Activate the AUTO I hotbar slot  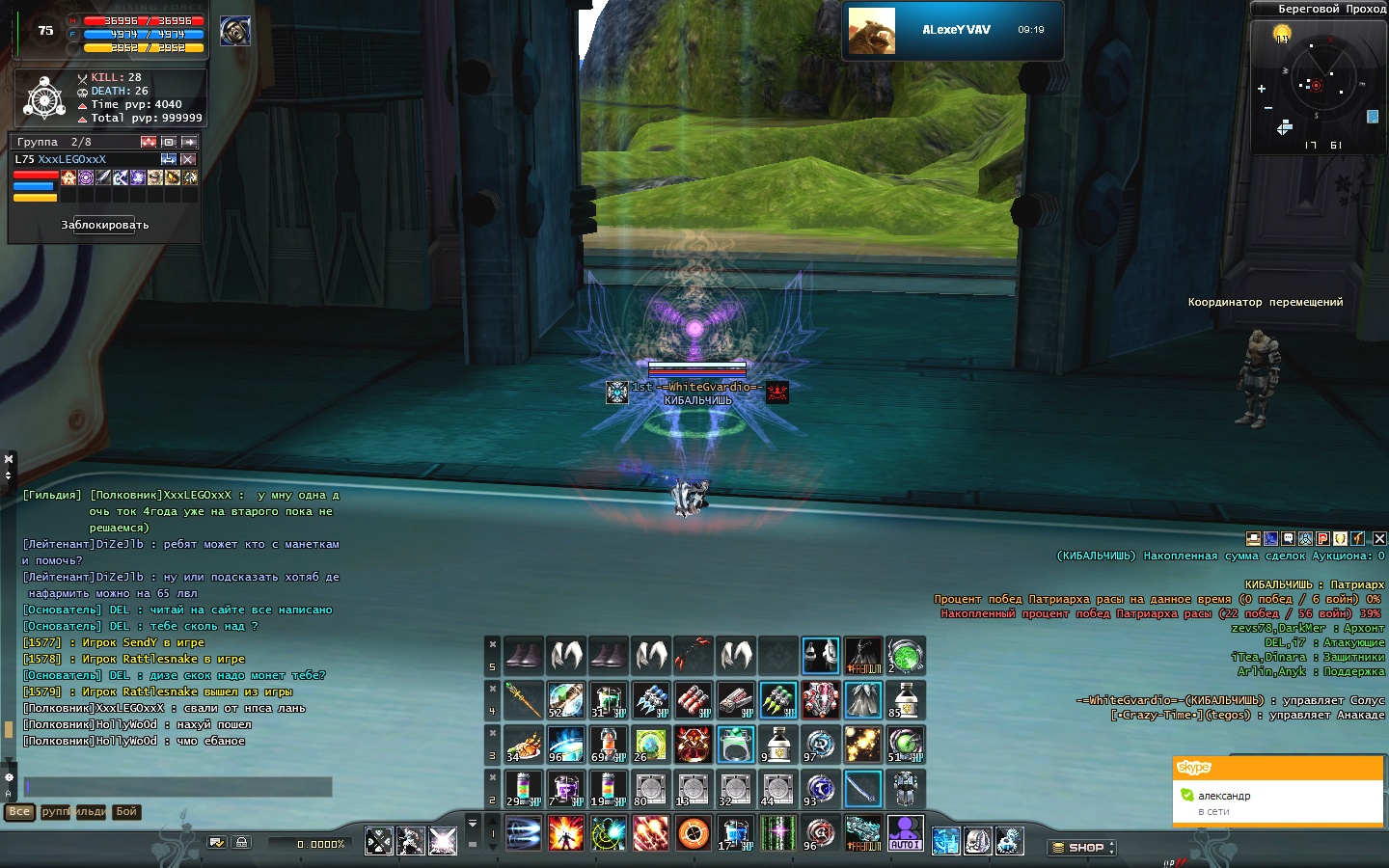[x=905, y=833]
